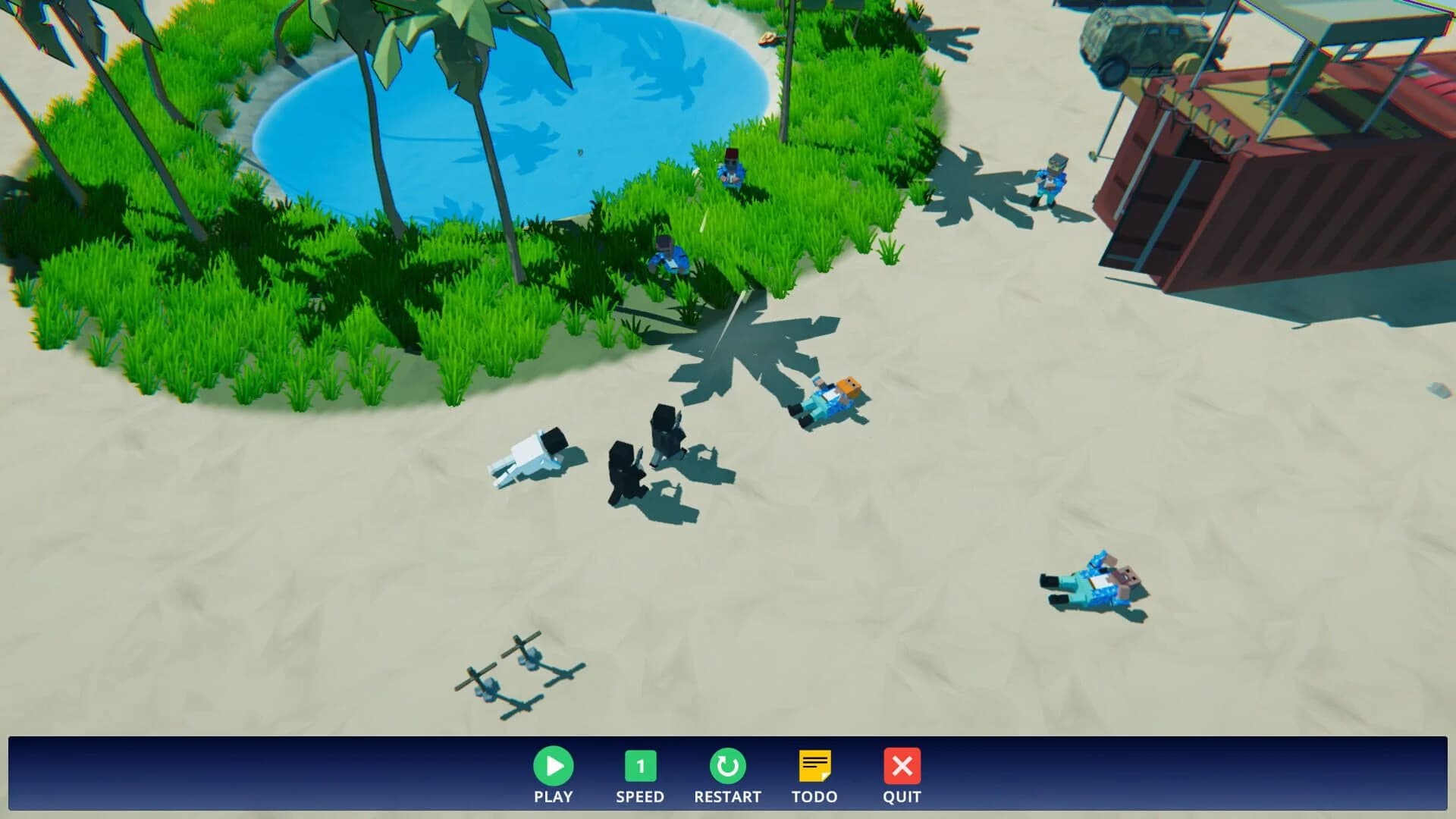Click the TODO label text
The height and width of the screenshot is (819, 1456).
815,797
